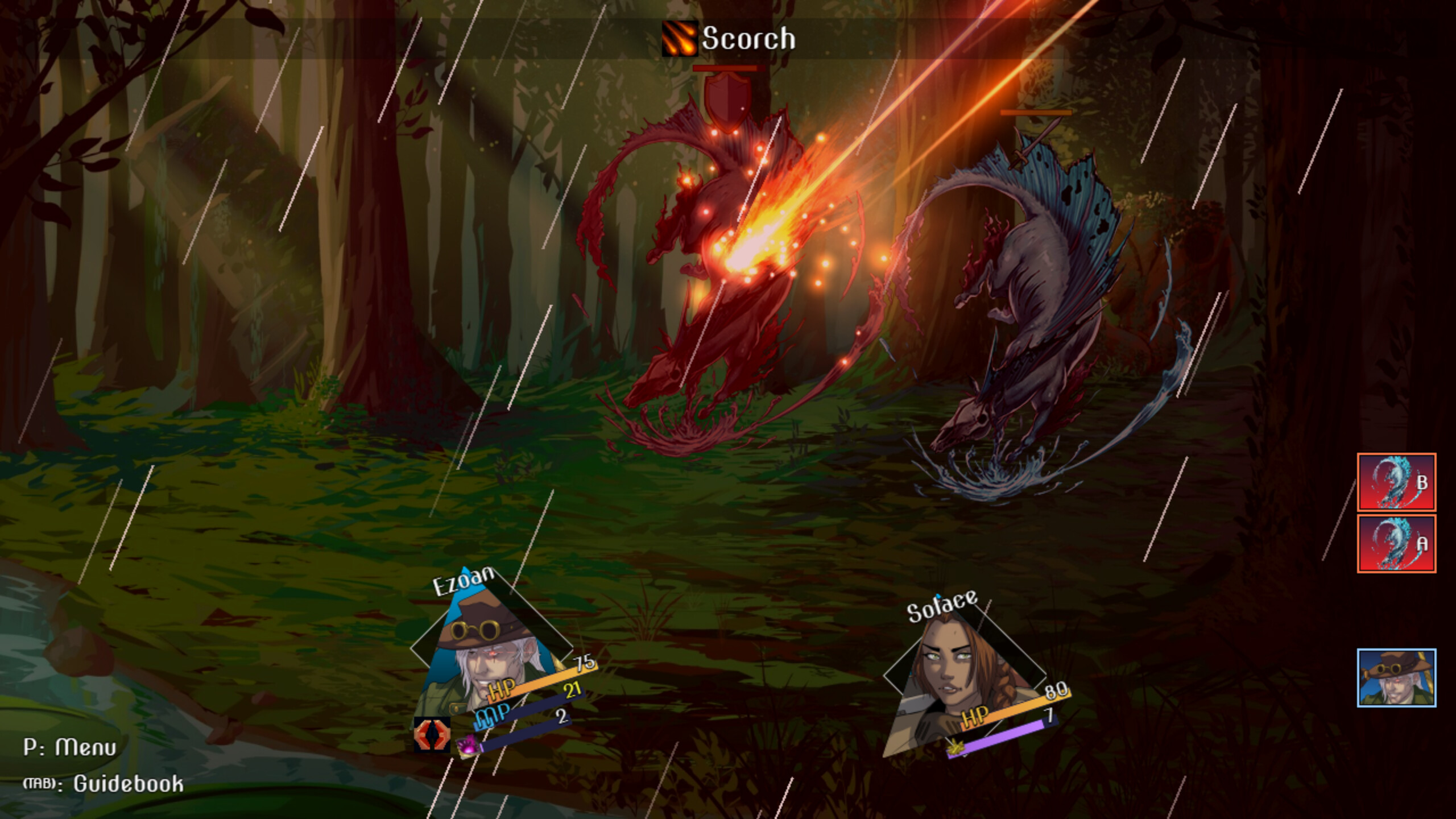Select the Scorch fireball ability icon

680,39
